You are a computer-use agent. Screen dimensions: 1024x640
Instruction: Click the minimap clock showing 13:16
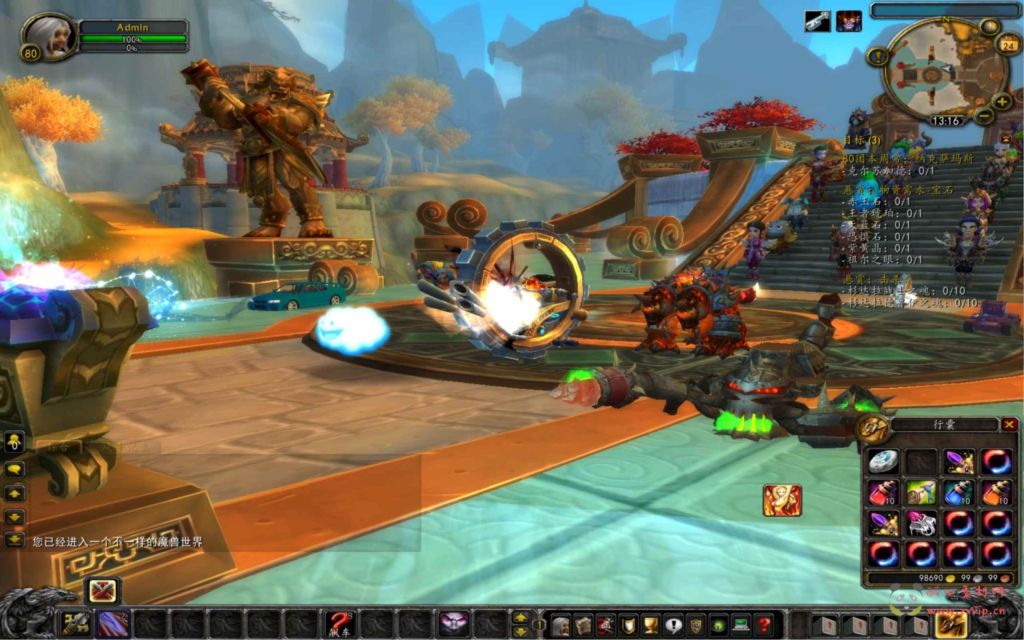tap(946, 121)
